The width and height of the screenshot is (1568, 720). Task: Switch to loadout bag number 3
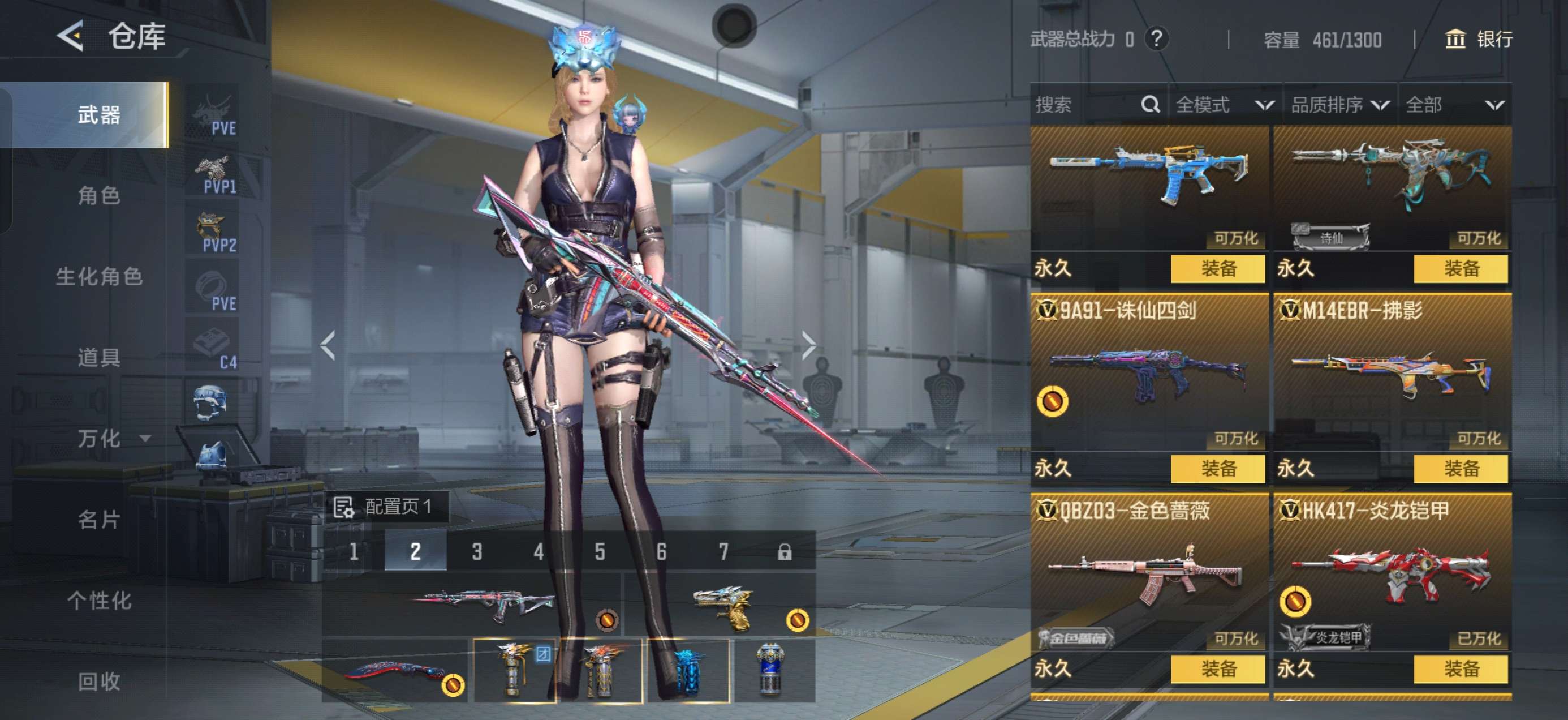tap(477, 552)
